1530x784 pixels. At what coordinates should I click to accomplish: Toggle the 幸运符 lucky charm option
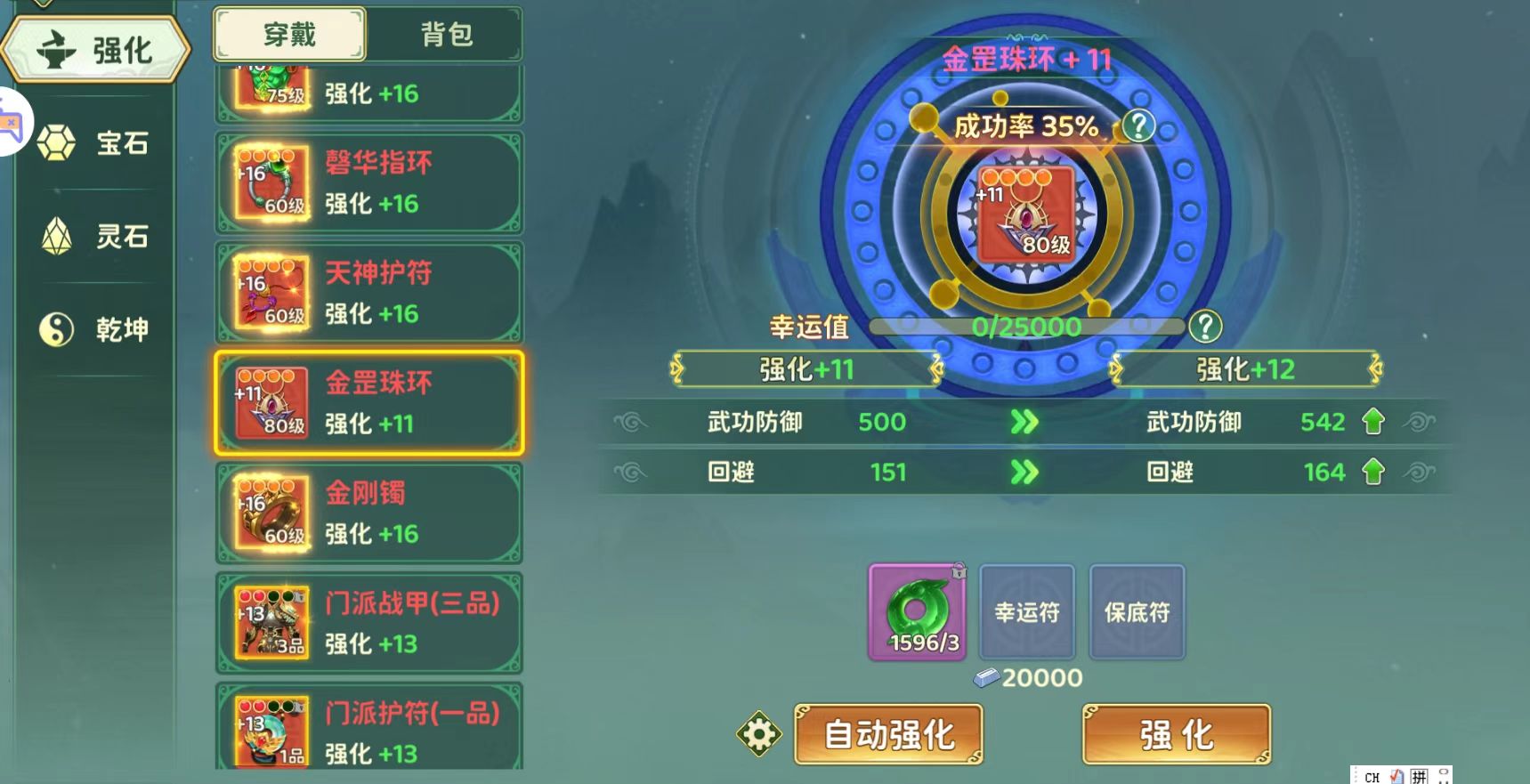pyautogui.click(x=1027, y=612)
